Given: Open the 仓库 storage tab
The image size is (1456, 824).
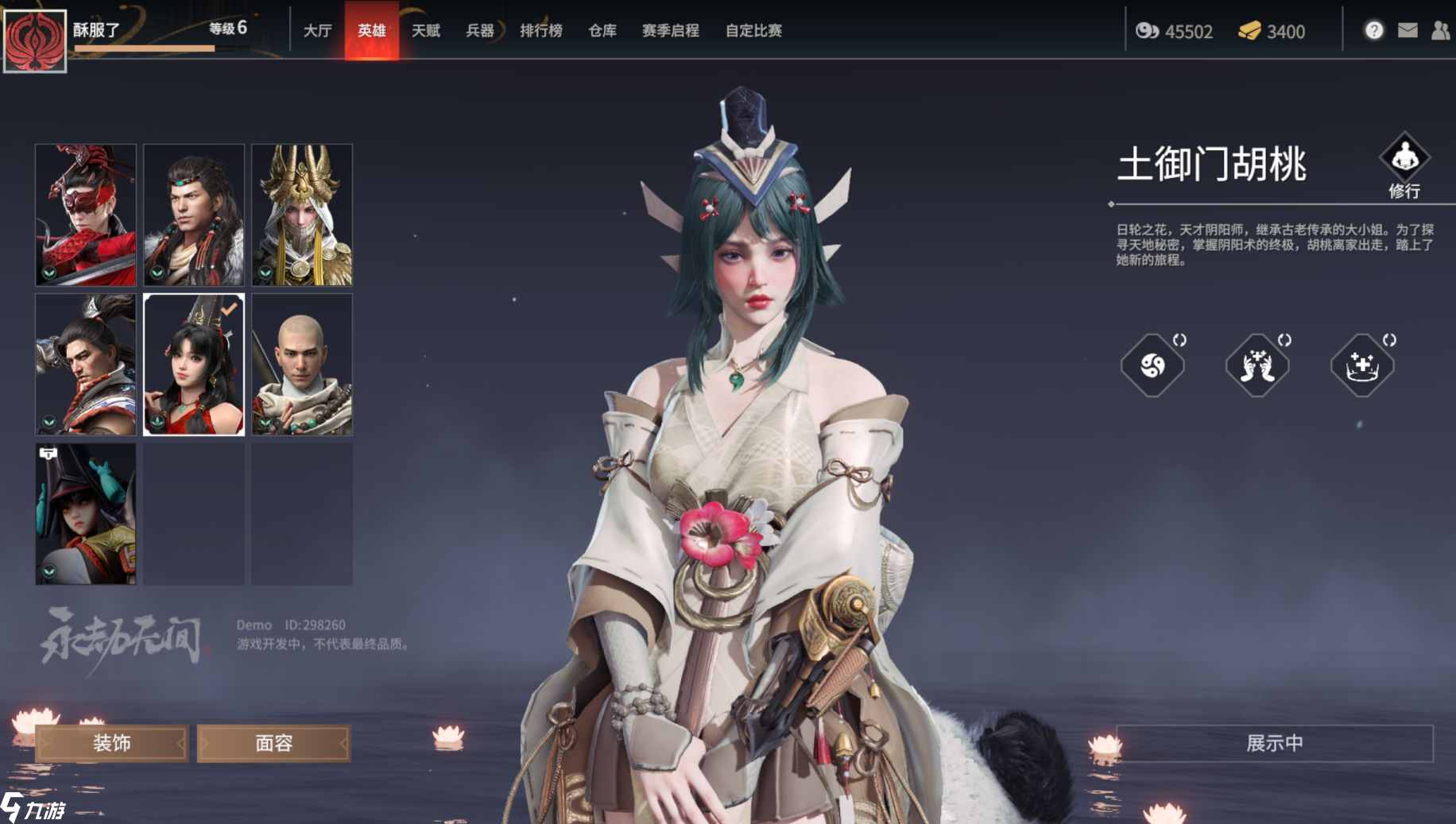Looking at the screenshot, I should click(x=602, y=30).
